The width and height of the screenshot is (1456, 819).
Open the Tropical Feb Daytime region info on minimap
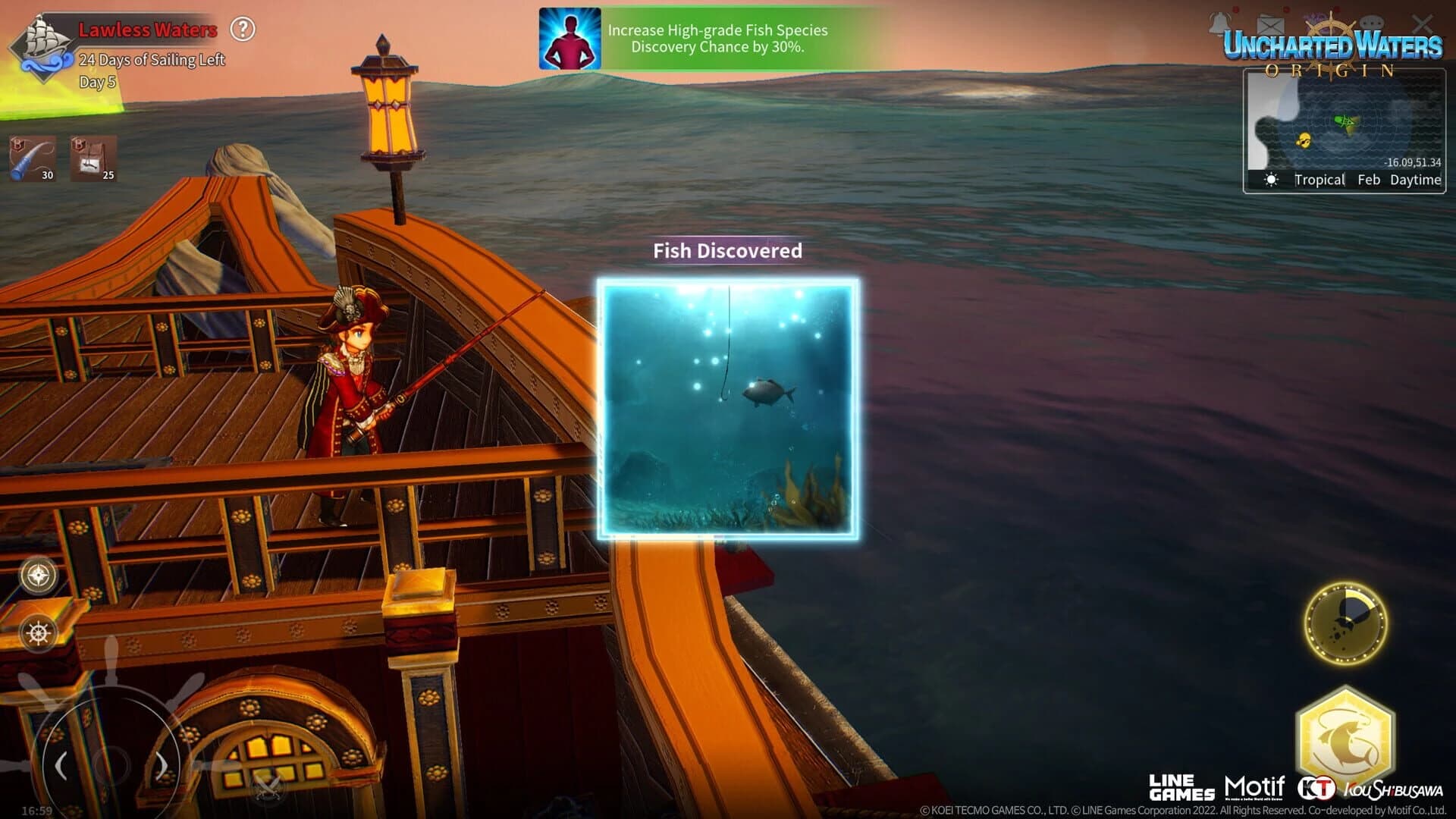1361,180
